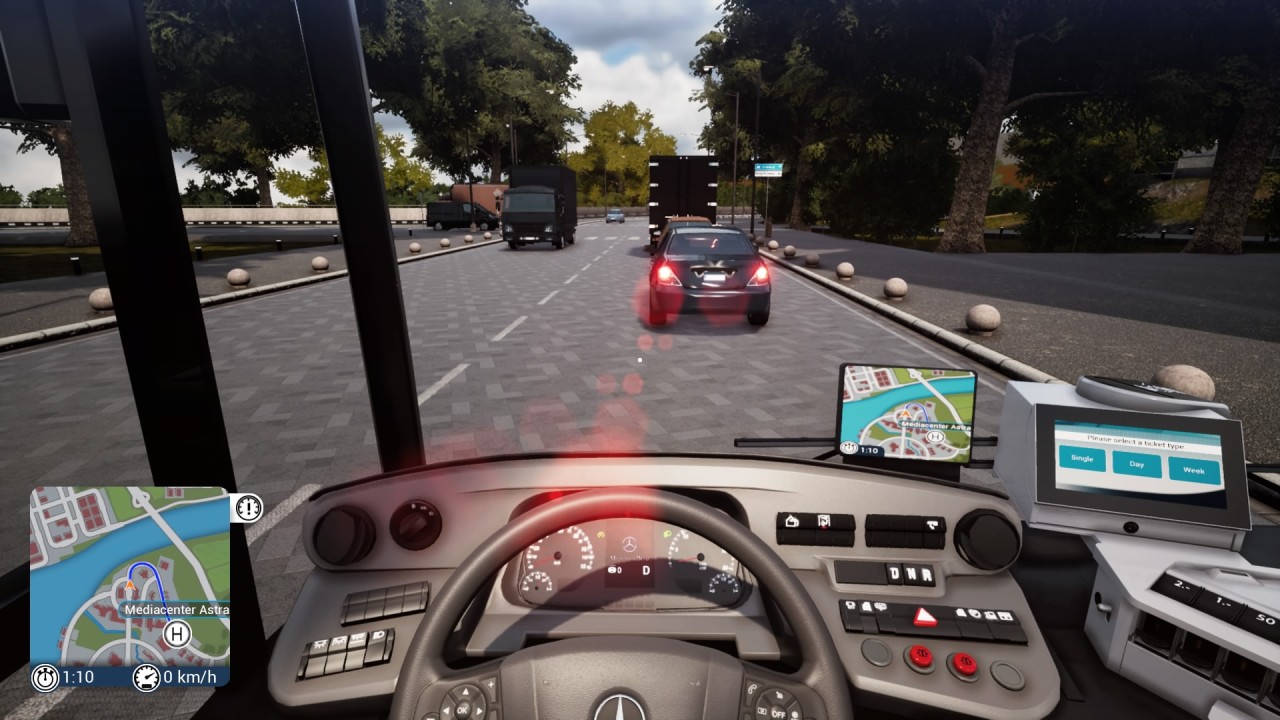Click the minimap in the corner
Viewport: 1280px width, 720px height.
[x=130, y=575]
